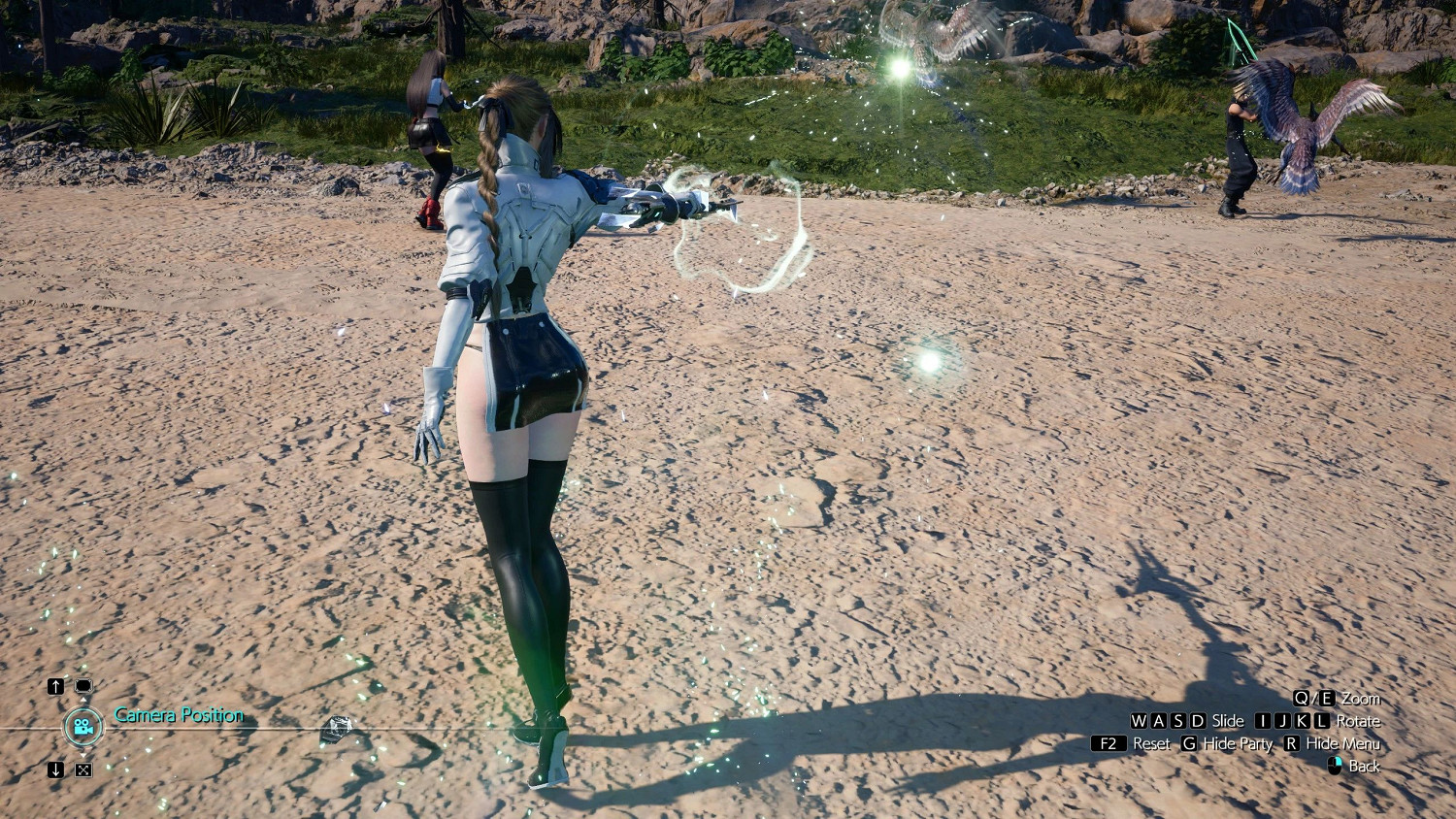1456x819 pixels.
Task: Click the crossed-arrows move icon beside the down arrow
Action: (x=83, y=770)
